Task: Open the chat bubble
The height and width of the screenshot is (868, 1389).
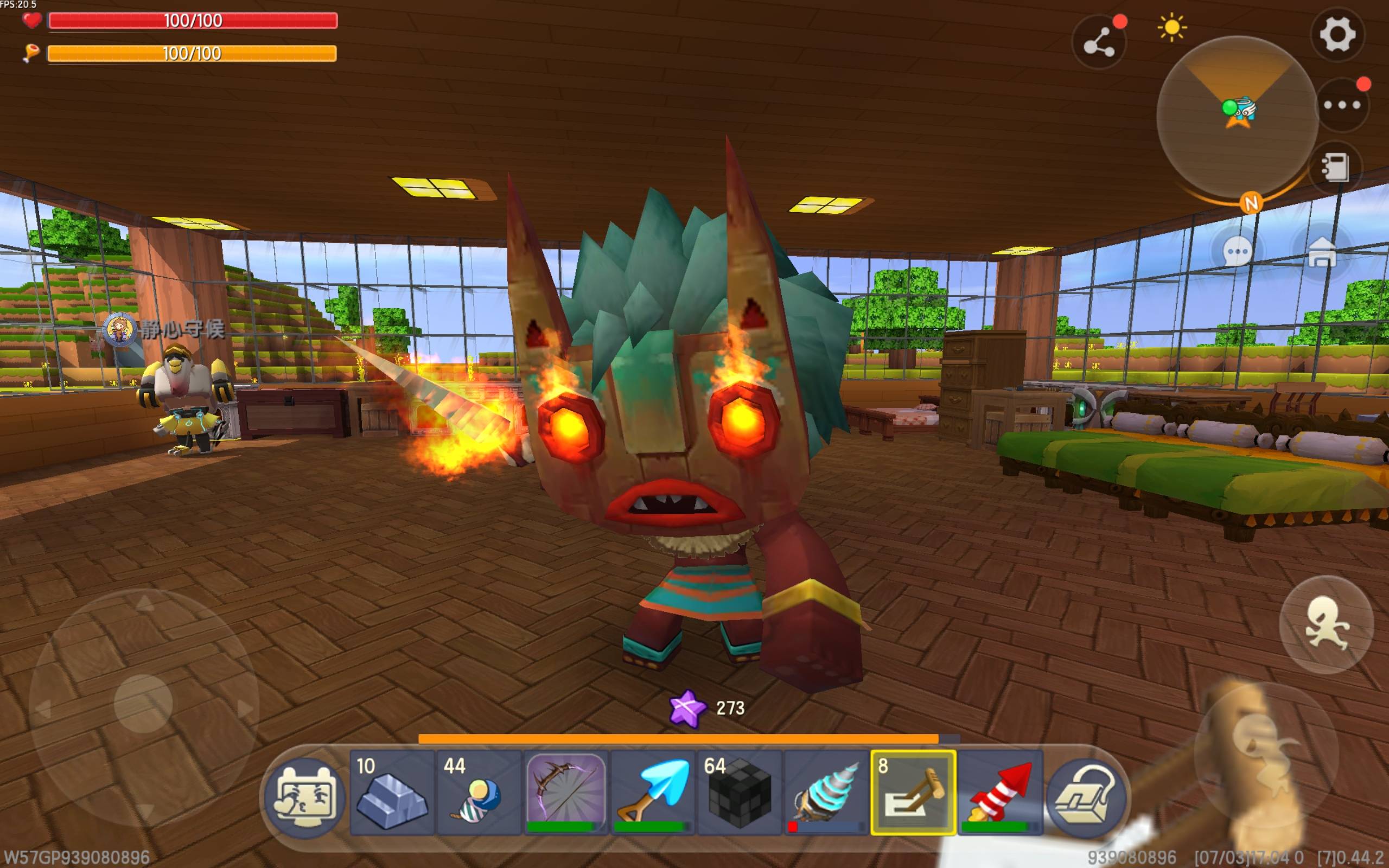Action: coord(1237,251)
